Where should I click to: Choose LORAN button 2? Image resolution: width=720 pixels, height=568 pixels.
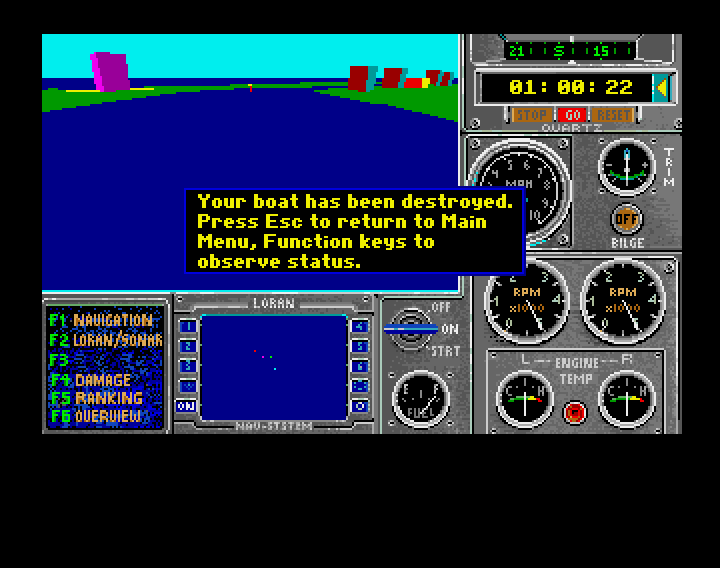pyautogui.click(x=186, y=346)
